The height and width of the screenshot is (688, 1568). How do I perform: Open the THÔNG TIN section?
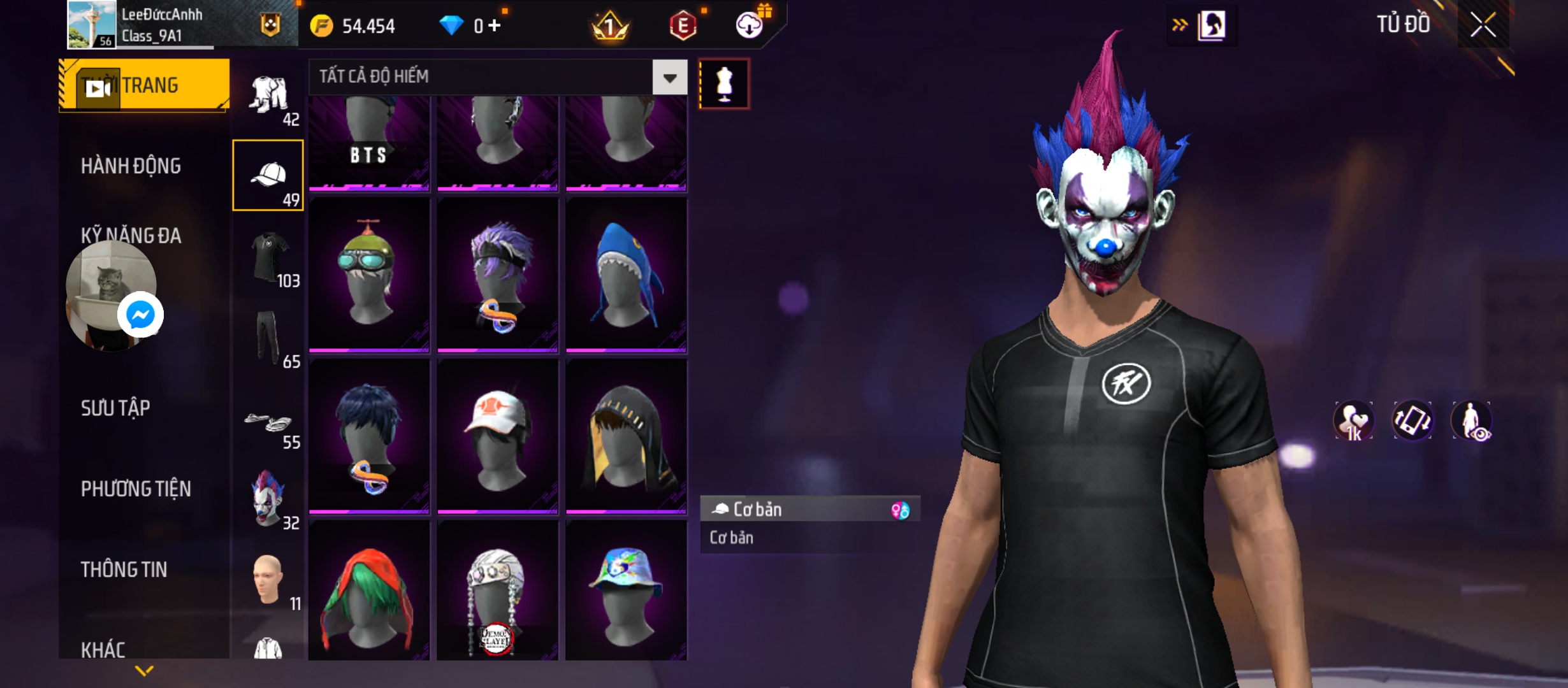click(124, 570)
